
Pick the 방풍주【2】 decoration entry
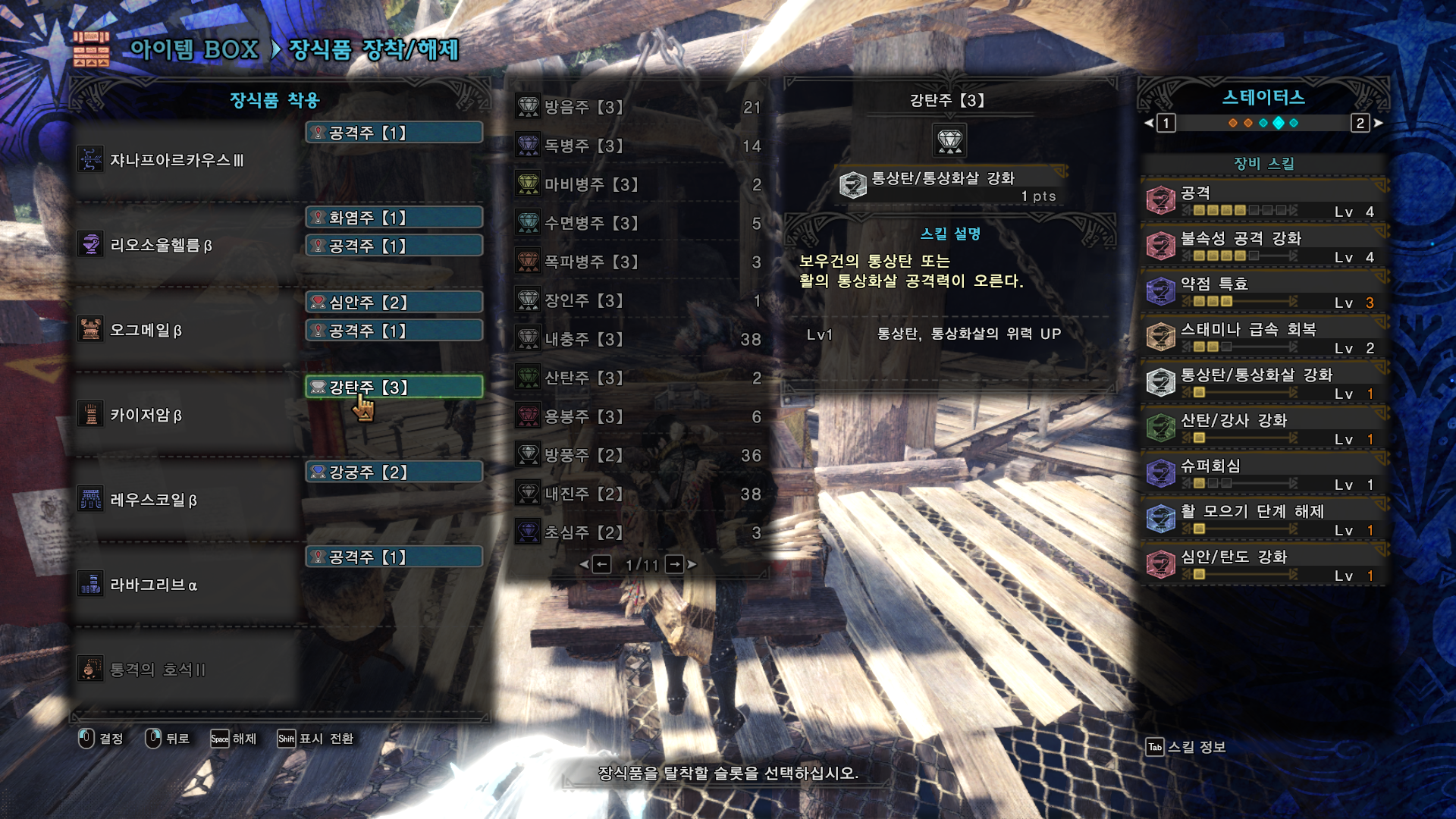tap(637, 455)
